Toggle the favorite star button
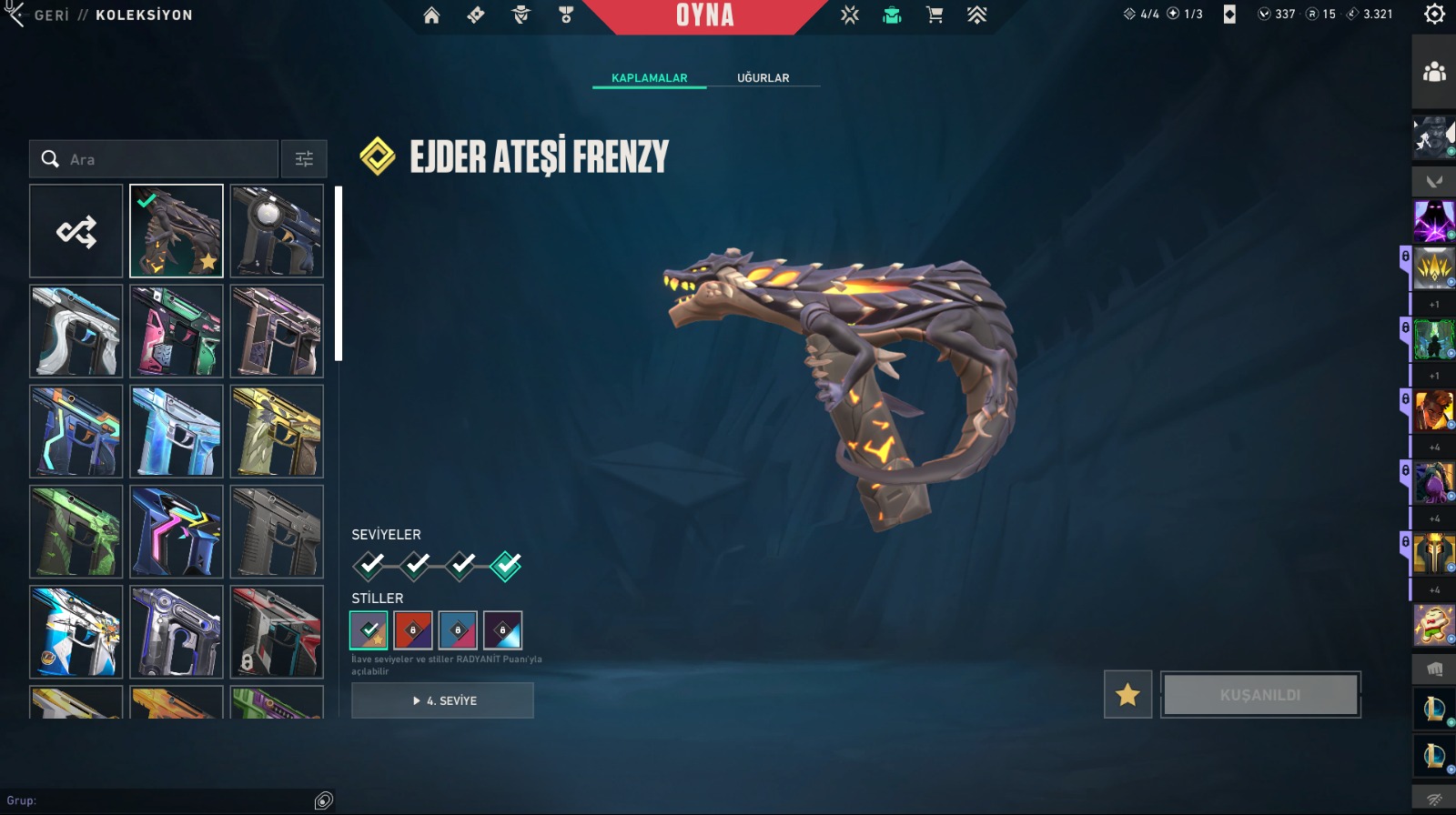The width and height of the screenshot is (1456, 815). tap(1127, 695)
